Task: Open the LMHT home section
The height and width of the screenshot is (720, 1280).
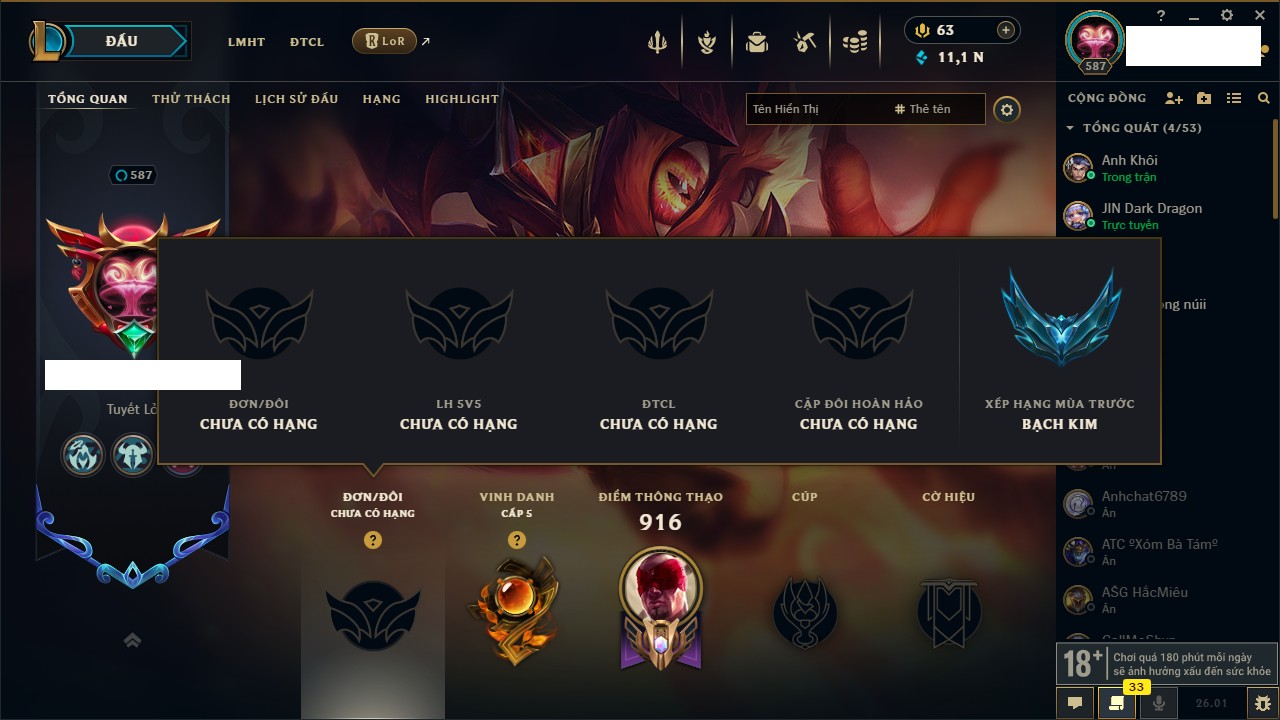Action: (246, 42)
